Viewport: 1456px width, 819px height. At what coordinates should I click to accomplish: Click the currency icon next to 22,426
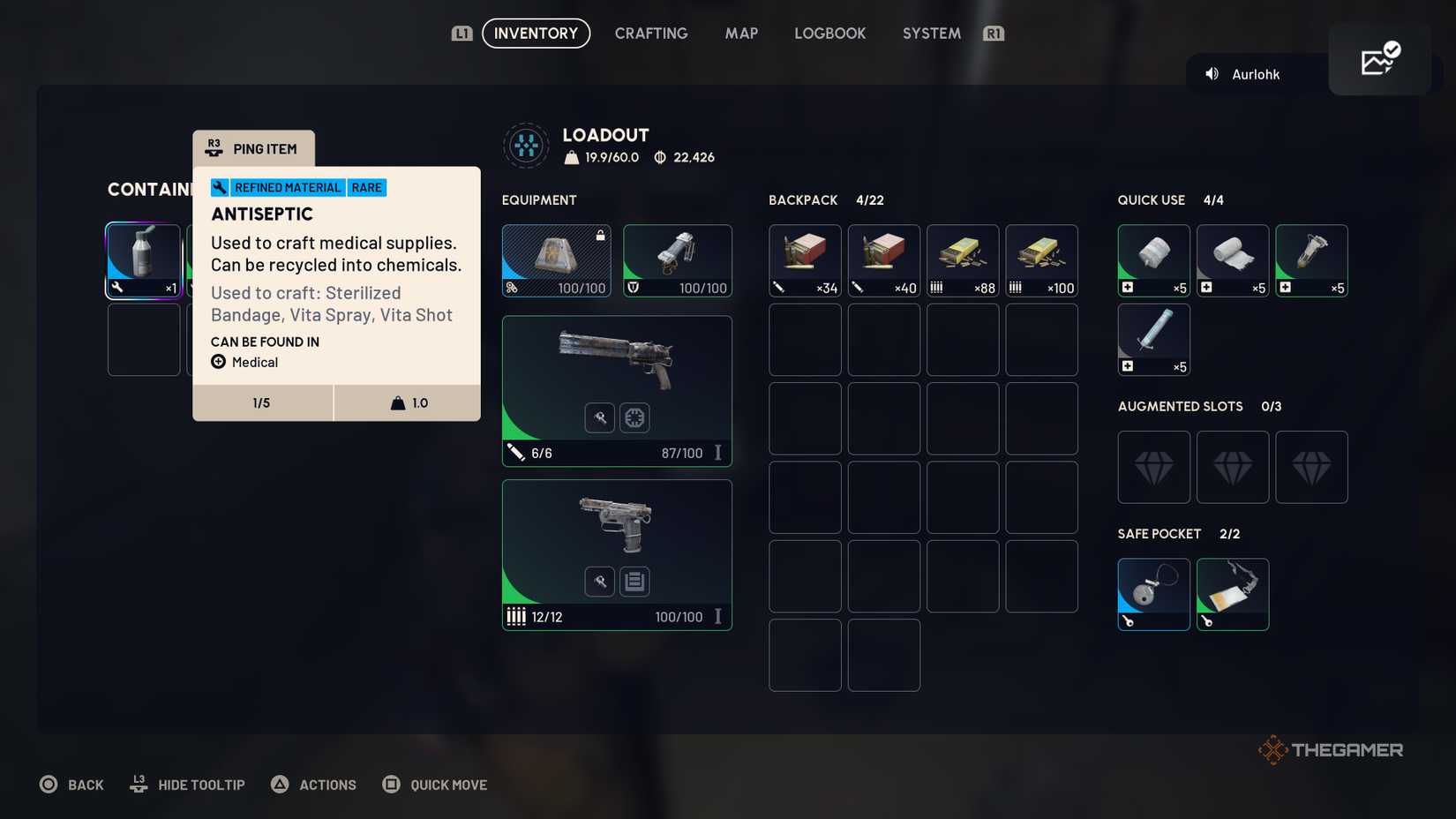pos(658,157)
